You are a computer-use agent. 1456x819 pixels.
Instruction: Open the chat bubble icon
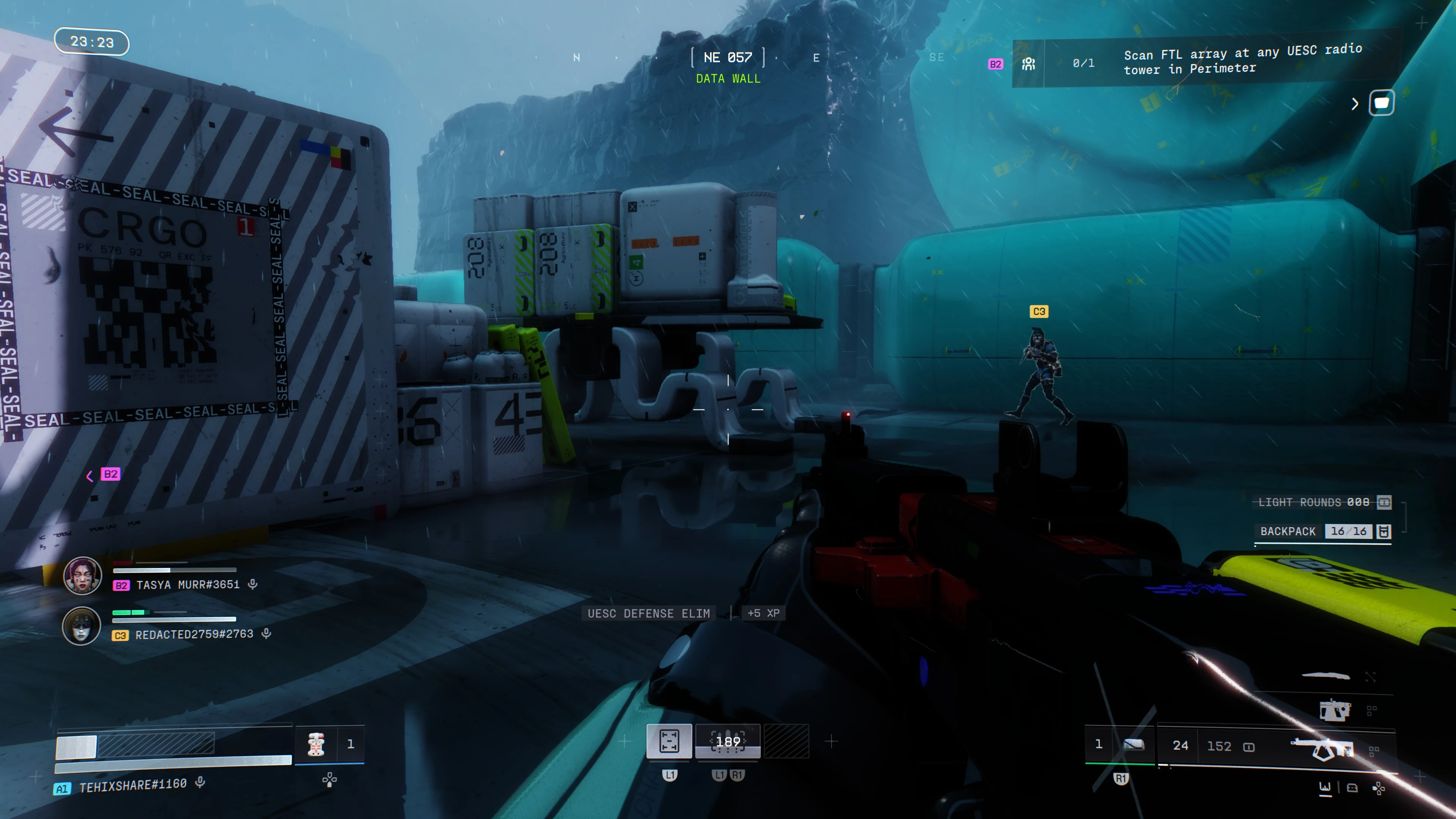(1381, 103)
